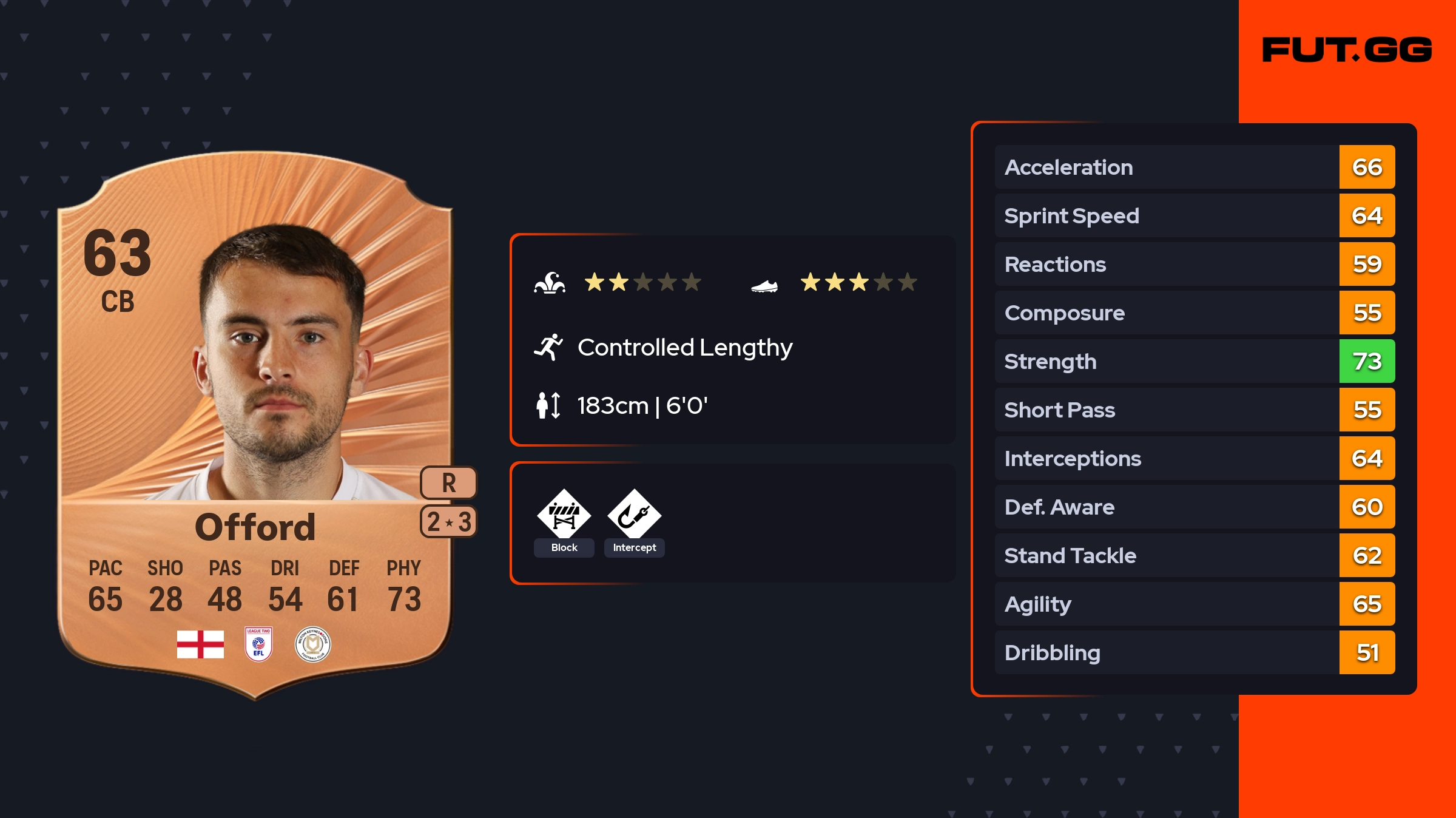Pick the Strength stat row

tap(1194, 361)
